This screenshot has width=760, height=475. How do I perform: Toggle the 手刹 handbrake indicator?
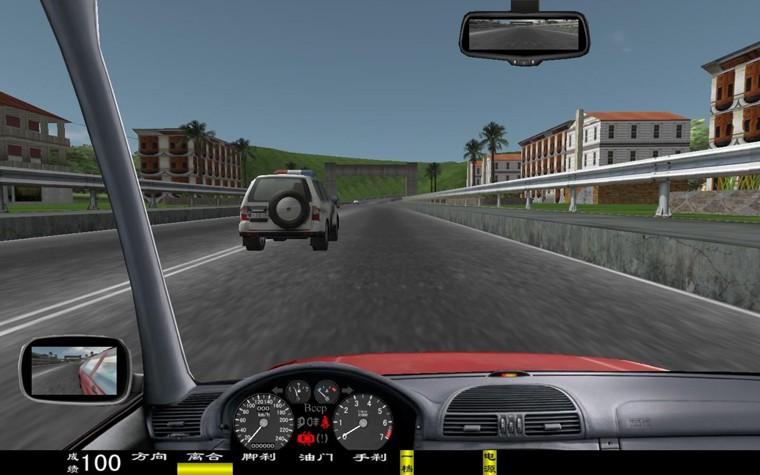tap(369, 458)
